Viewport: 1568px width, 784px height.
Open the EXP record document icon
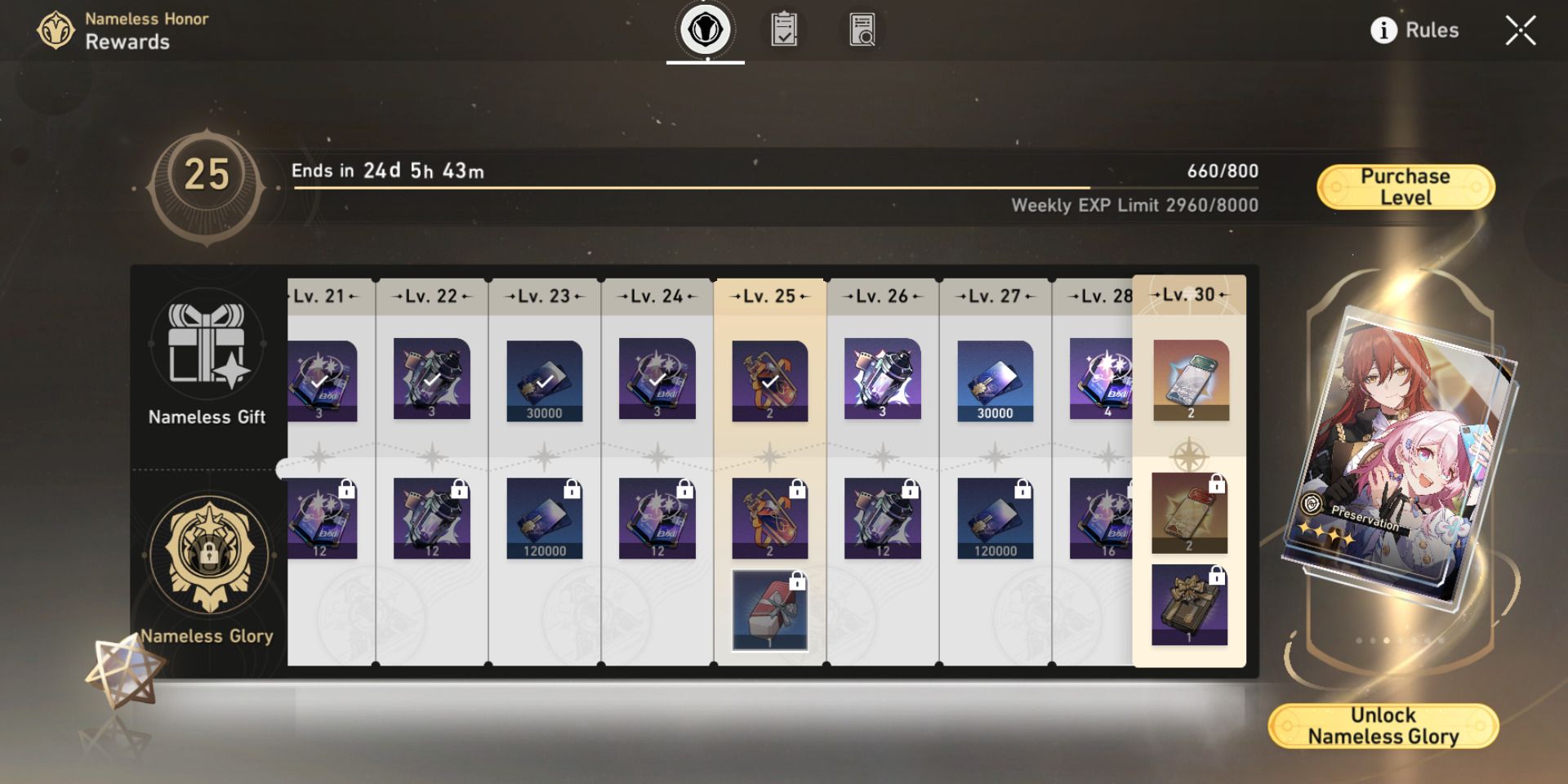[862, 29]
